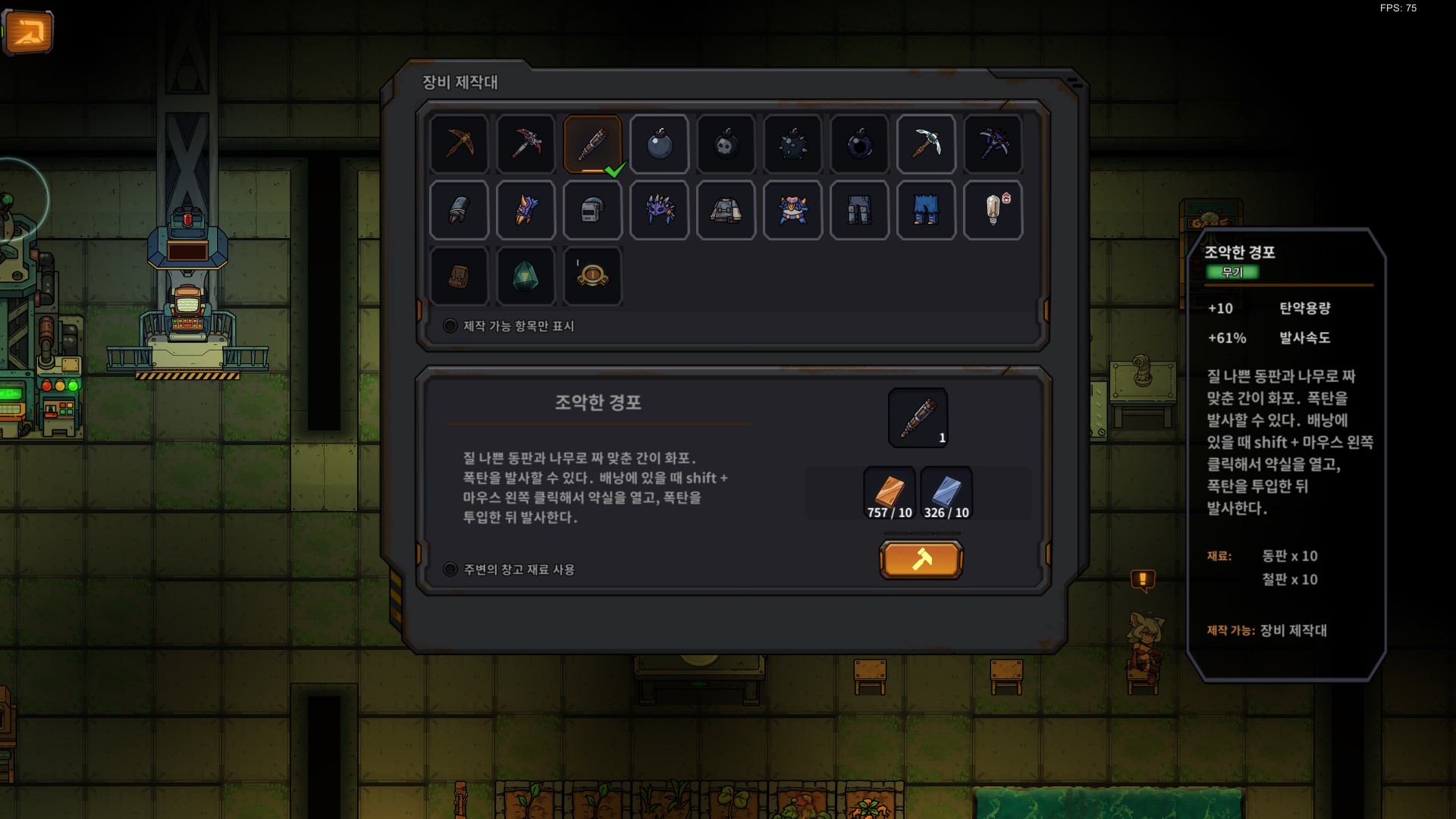This screenshot has height=819, width=1456.
Task: Choose the plain round bomb recipe
Action: 660,144
